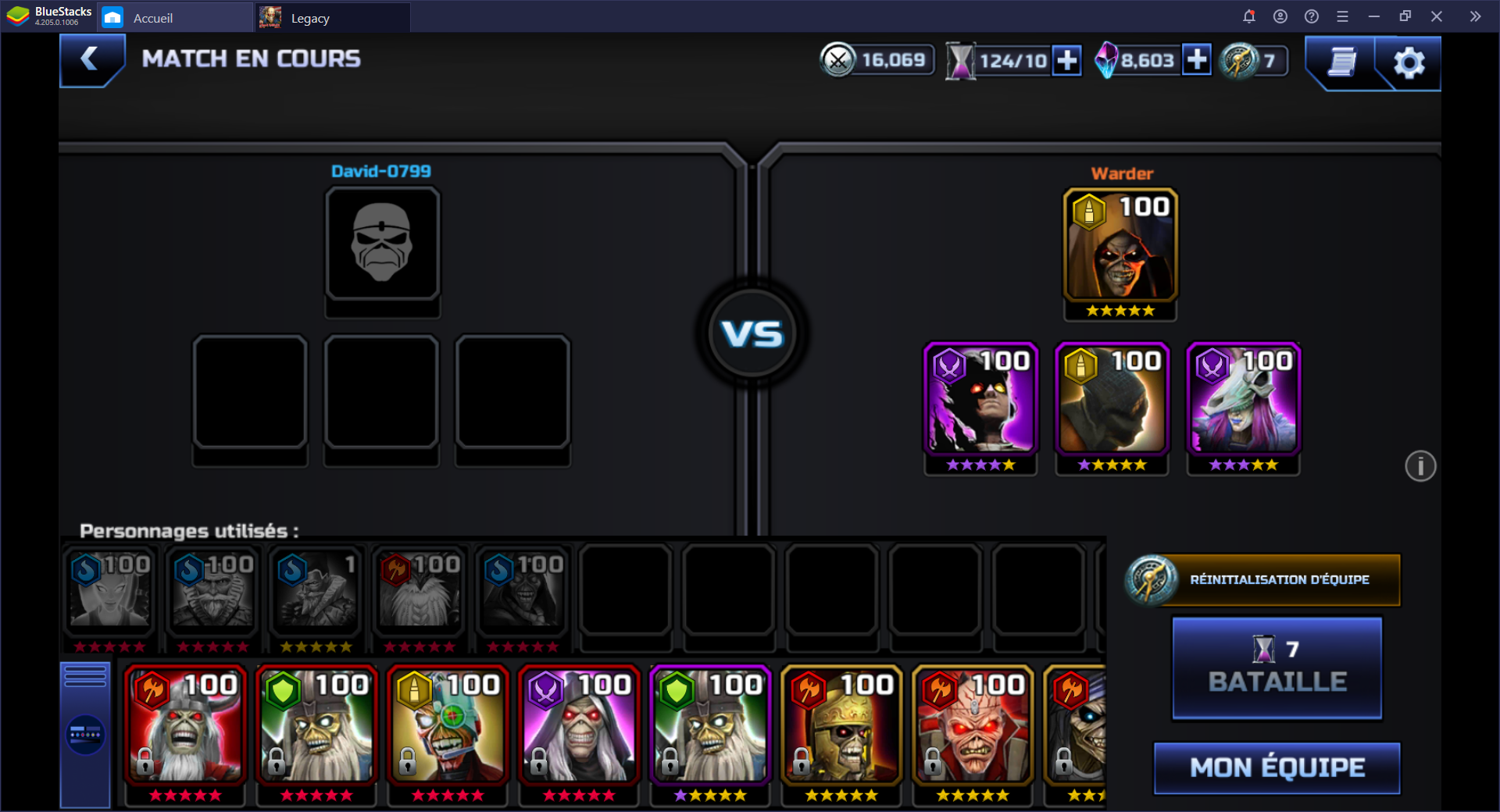Open the scroll log button
Screen dimensions: 1500x812
tap(1341, 62)
